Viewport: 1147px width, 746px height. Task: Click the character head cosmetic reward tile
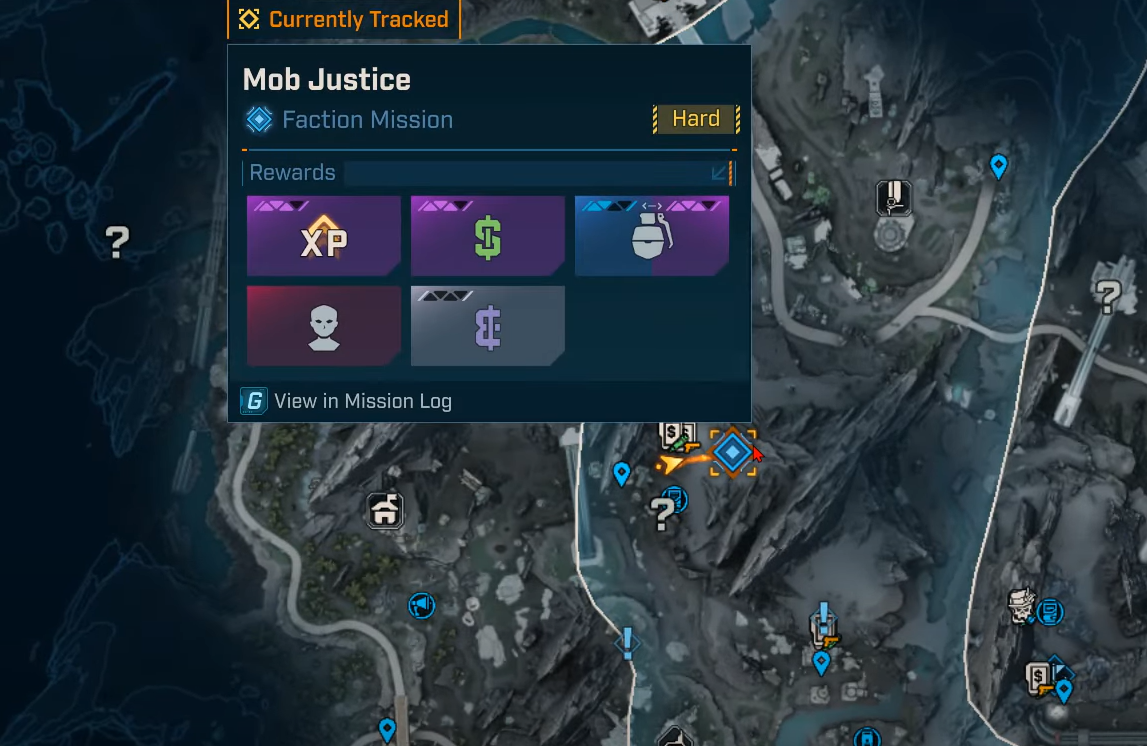tap(323, 326)
